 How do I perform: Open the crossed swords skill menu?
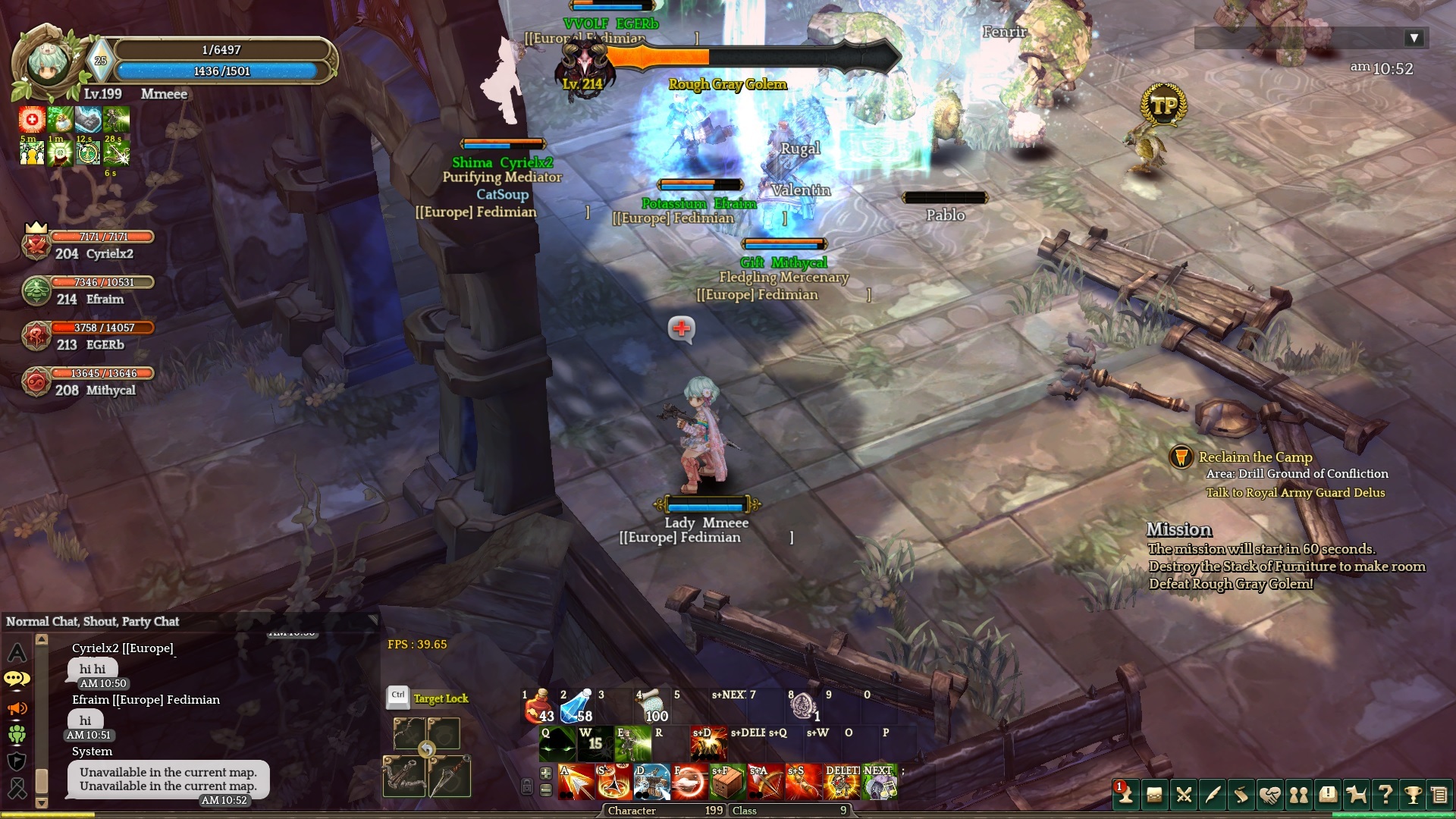pyautogui.click(x=1183, y=795)
